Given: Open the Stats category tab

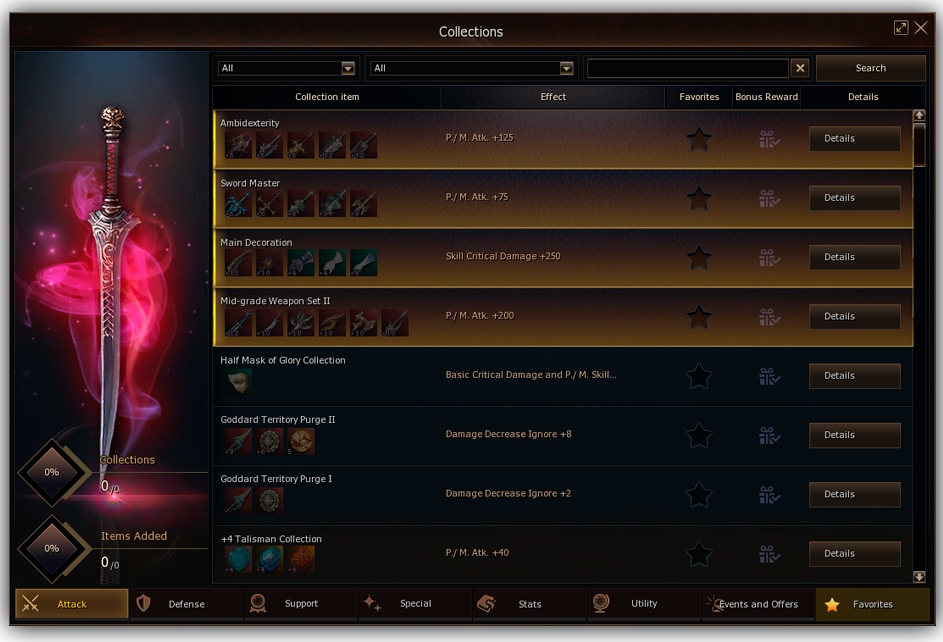Looking at the screenshot, I should [529, 604].
